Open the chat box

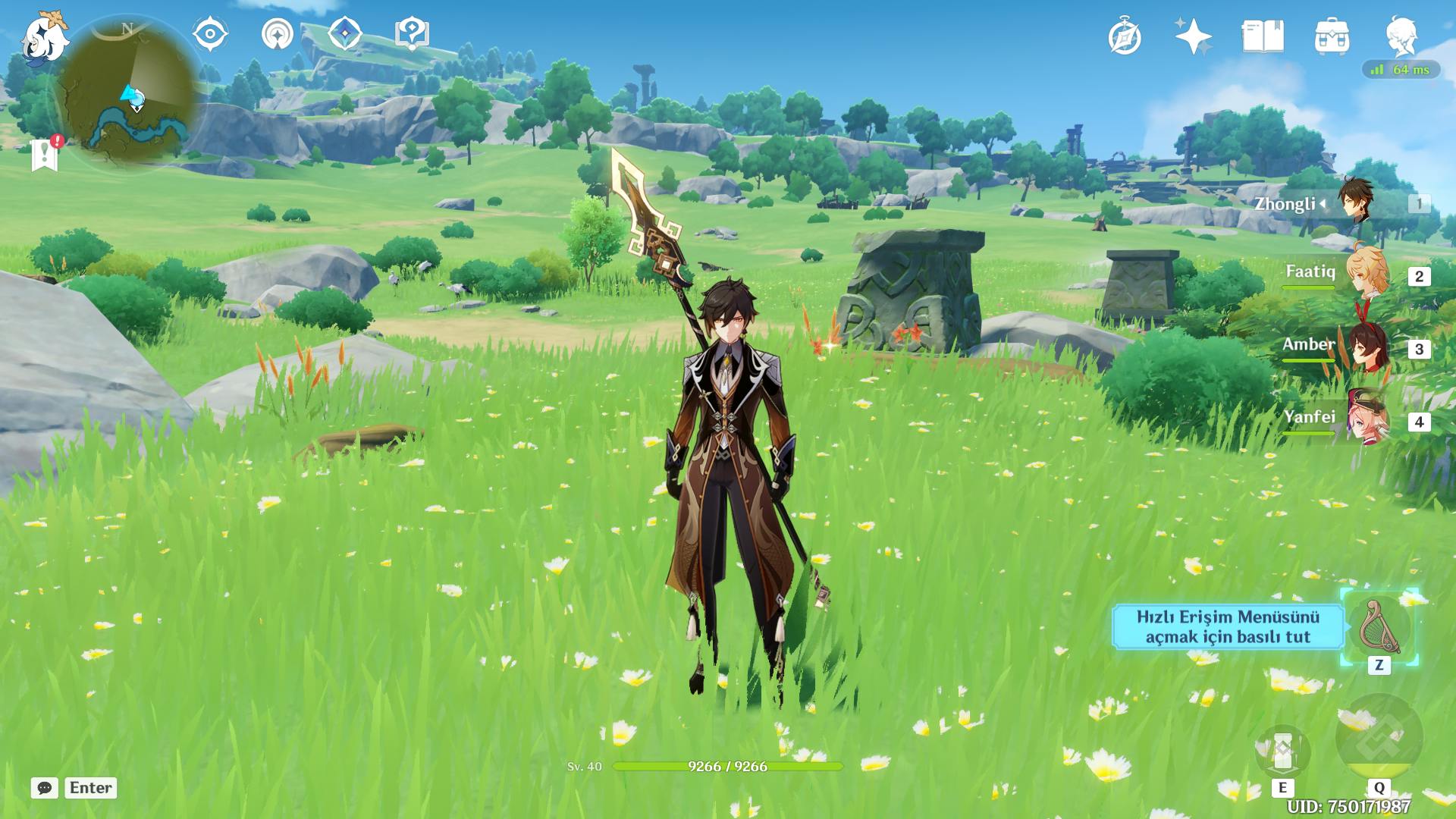click(45, 788)
